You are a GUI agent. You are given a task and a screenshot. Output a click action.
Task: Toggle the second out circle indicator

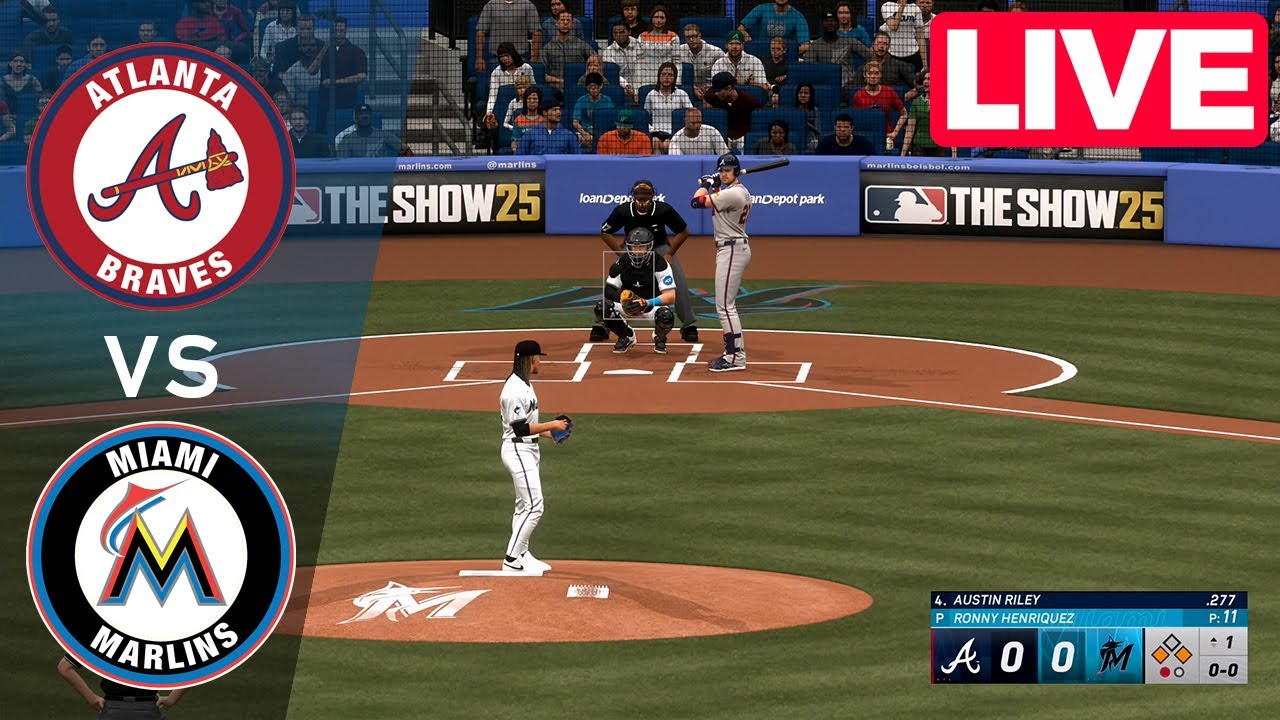1178,670
